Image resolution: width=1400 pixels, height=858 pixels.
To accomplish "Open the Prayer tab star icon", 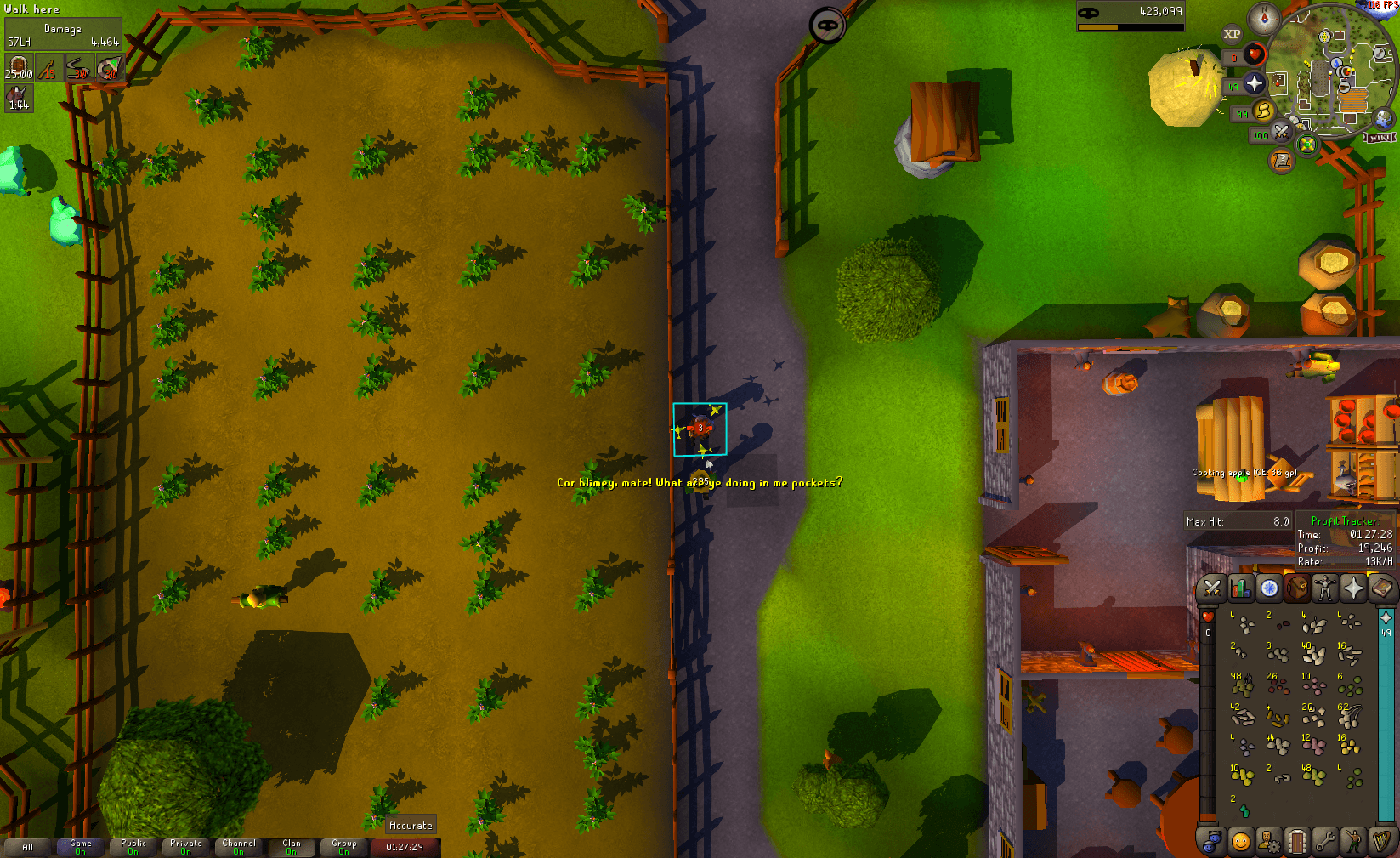I will click(1354, 588).
